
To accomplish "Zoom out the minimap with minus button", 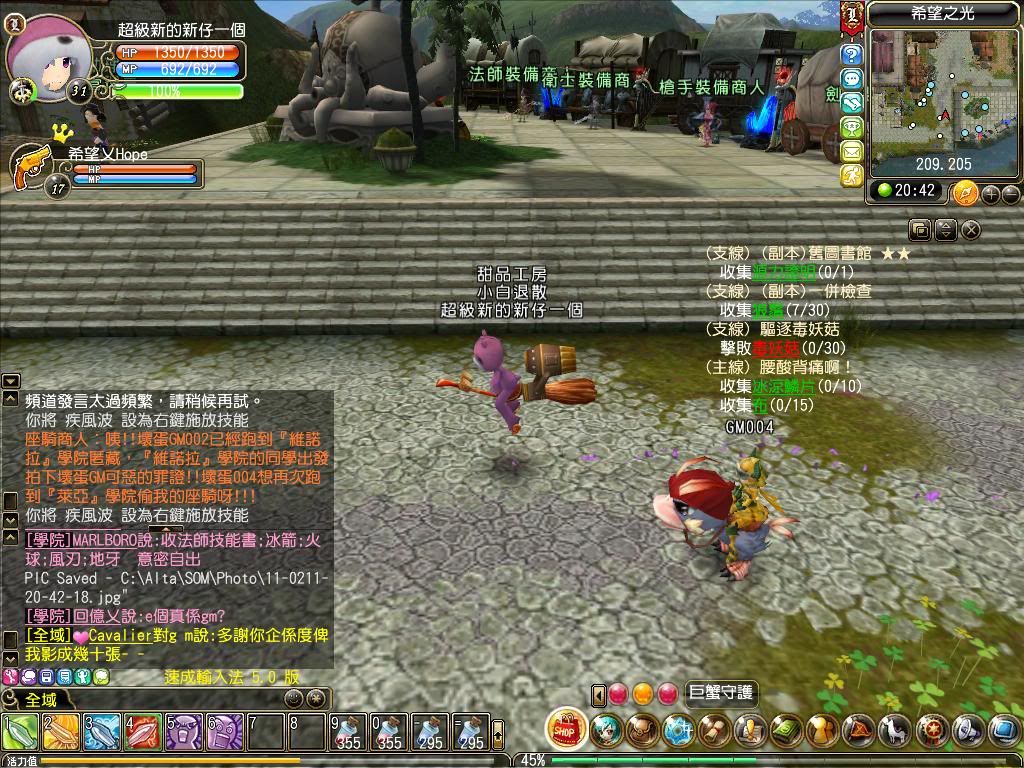I will (1010, 194).
